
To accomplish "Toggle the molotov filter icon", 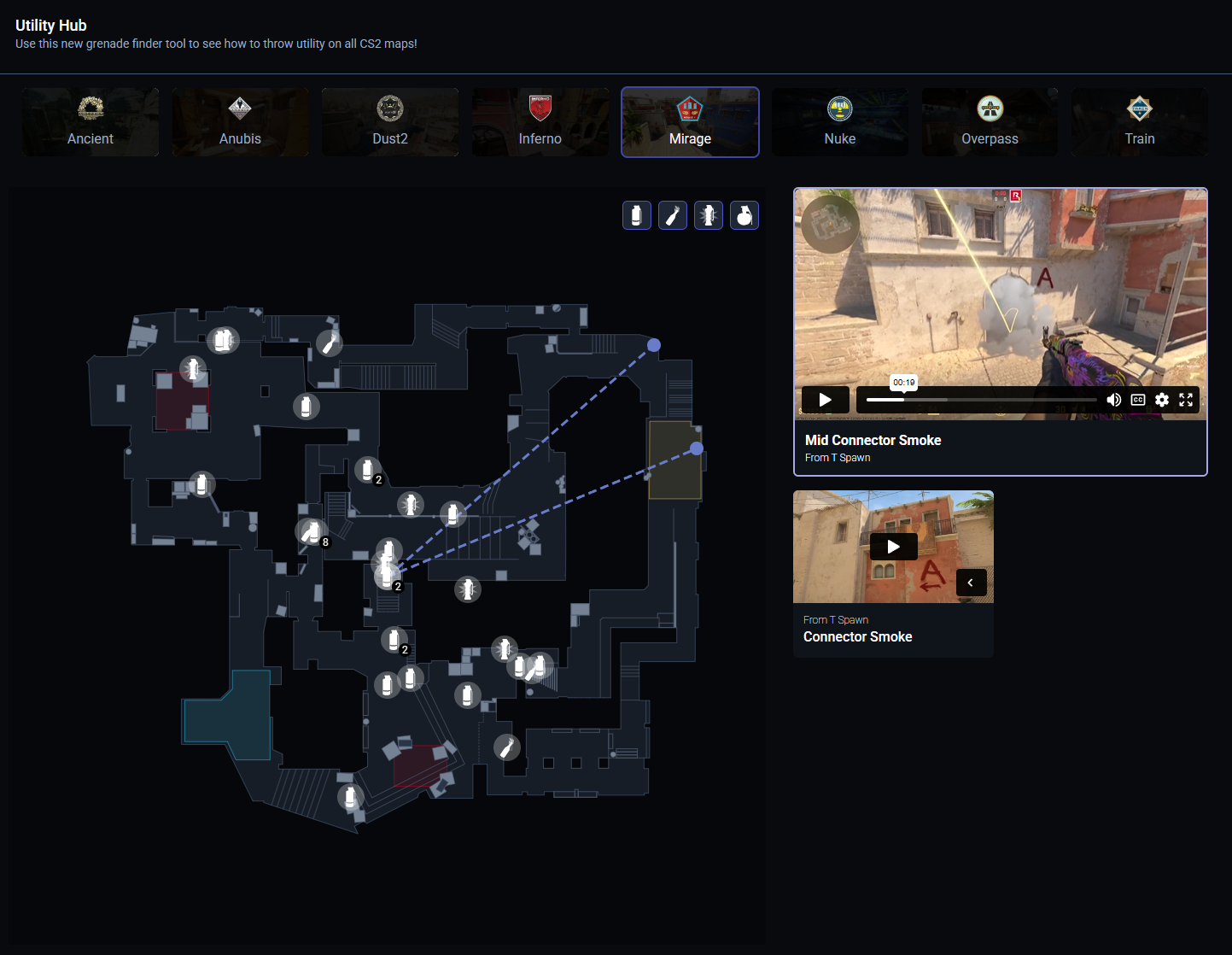I will [673, 215].
